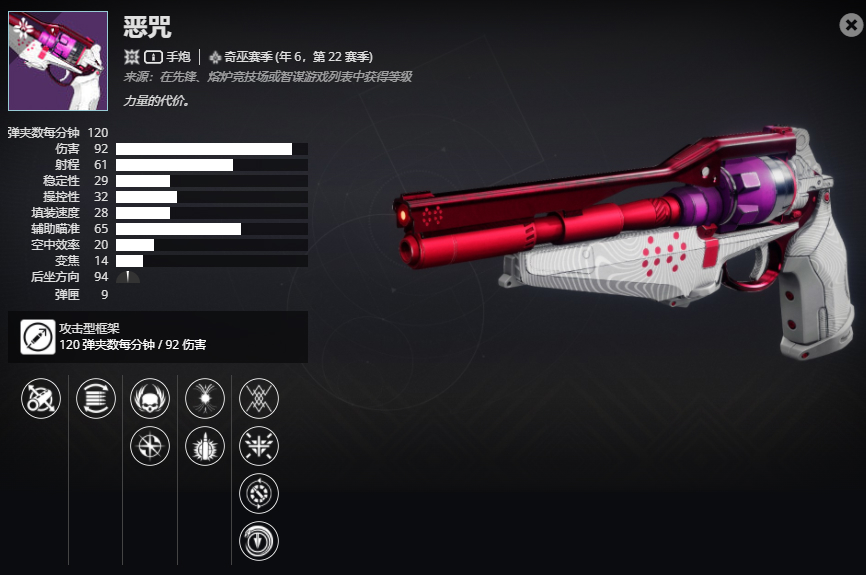866x575 pixels.
Task: Select the magazine with circling arrows perk
Action: (x=96, y=399)
